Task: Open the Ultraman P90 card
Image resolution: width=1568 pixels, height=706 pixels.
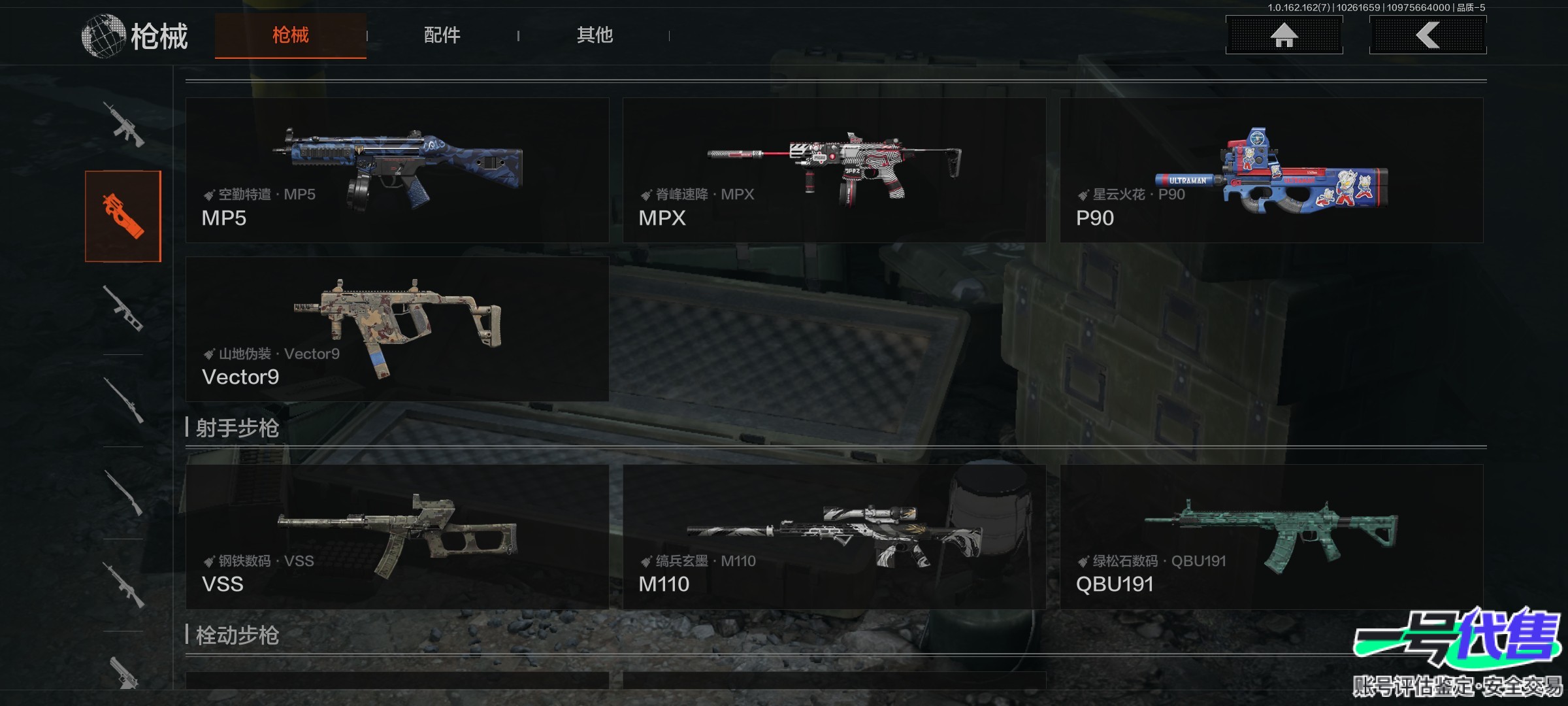Action: pos(1271,171)
